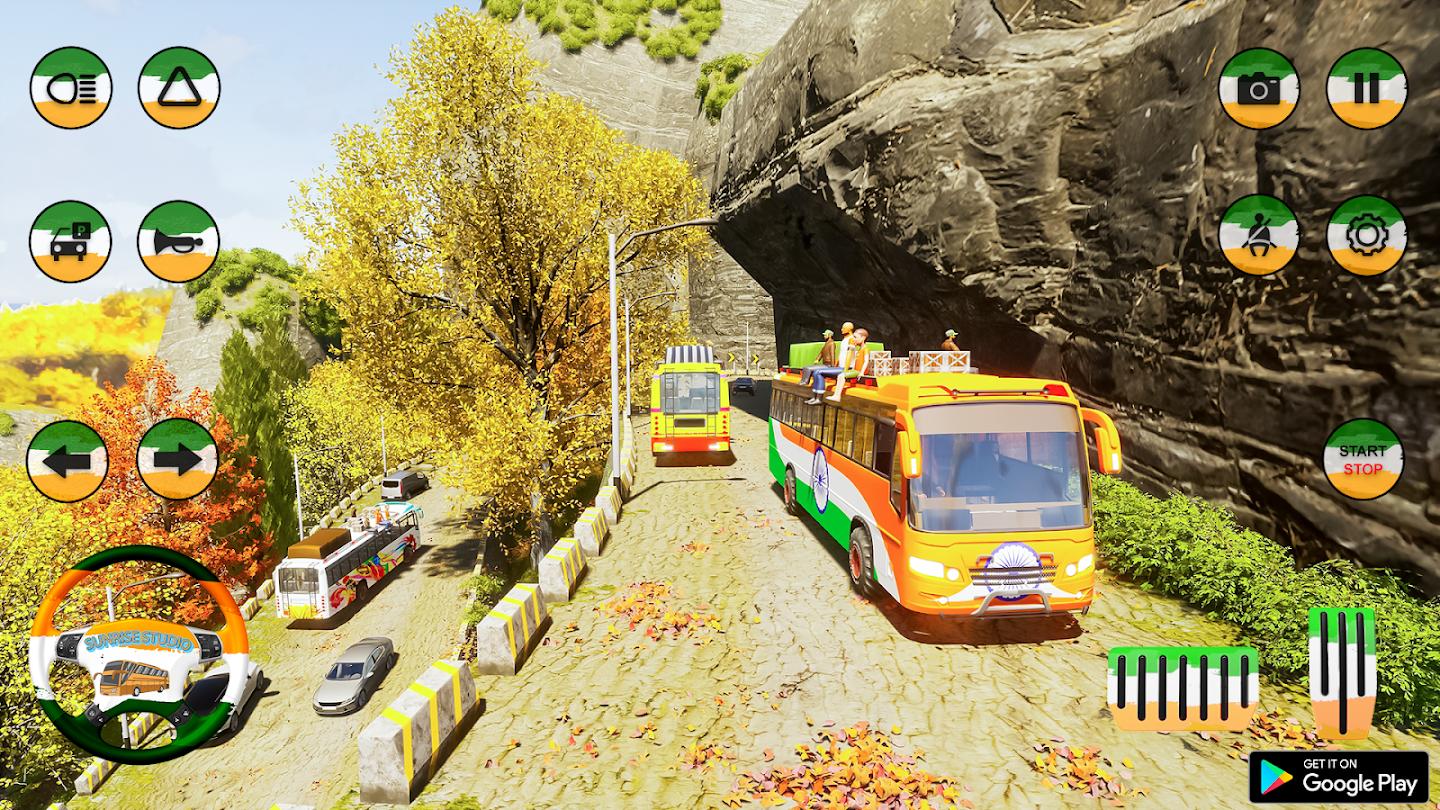Tap the parking brake icon

click(71, 242)
